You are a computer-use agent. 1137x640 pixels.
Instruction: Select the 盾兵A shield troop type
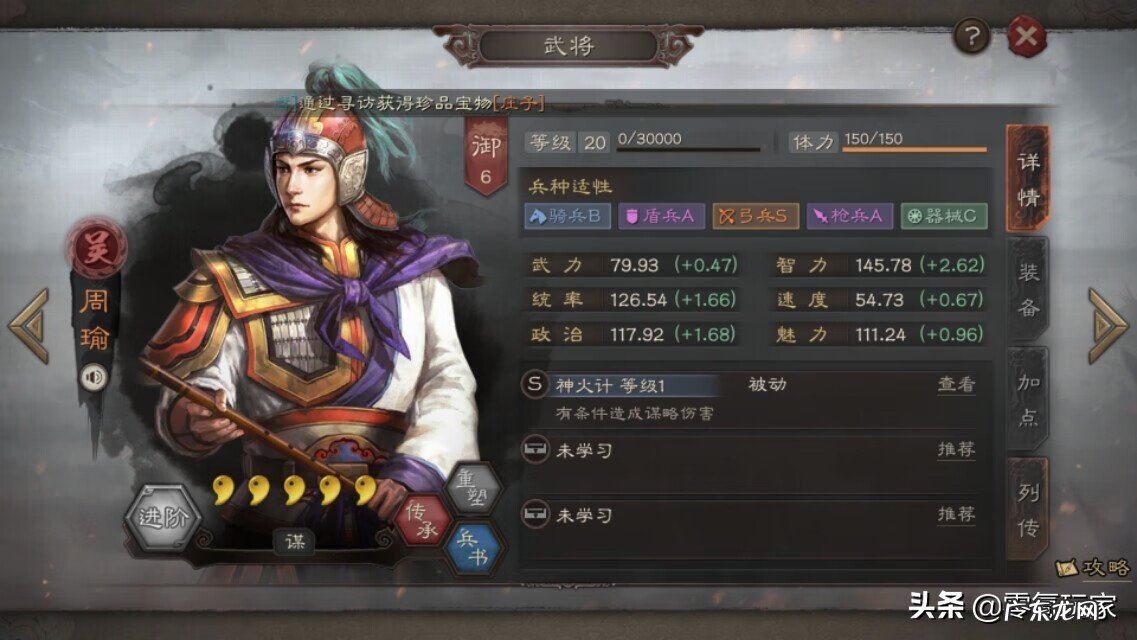pyautogui.click(x=661, y=216)
